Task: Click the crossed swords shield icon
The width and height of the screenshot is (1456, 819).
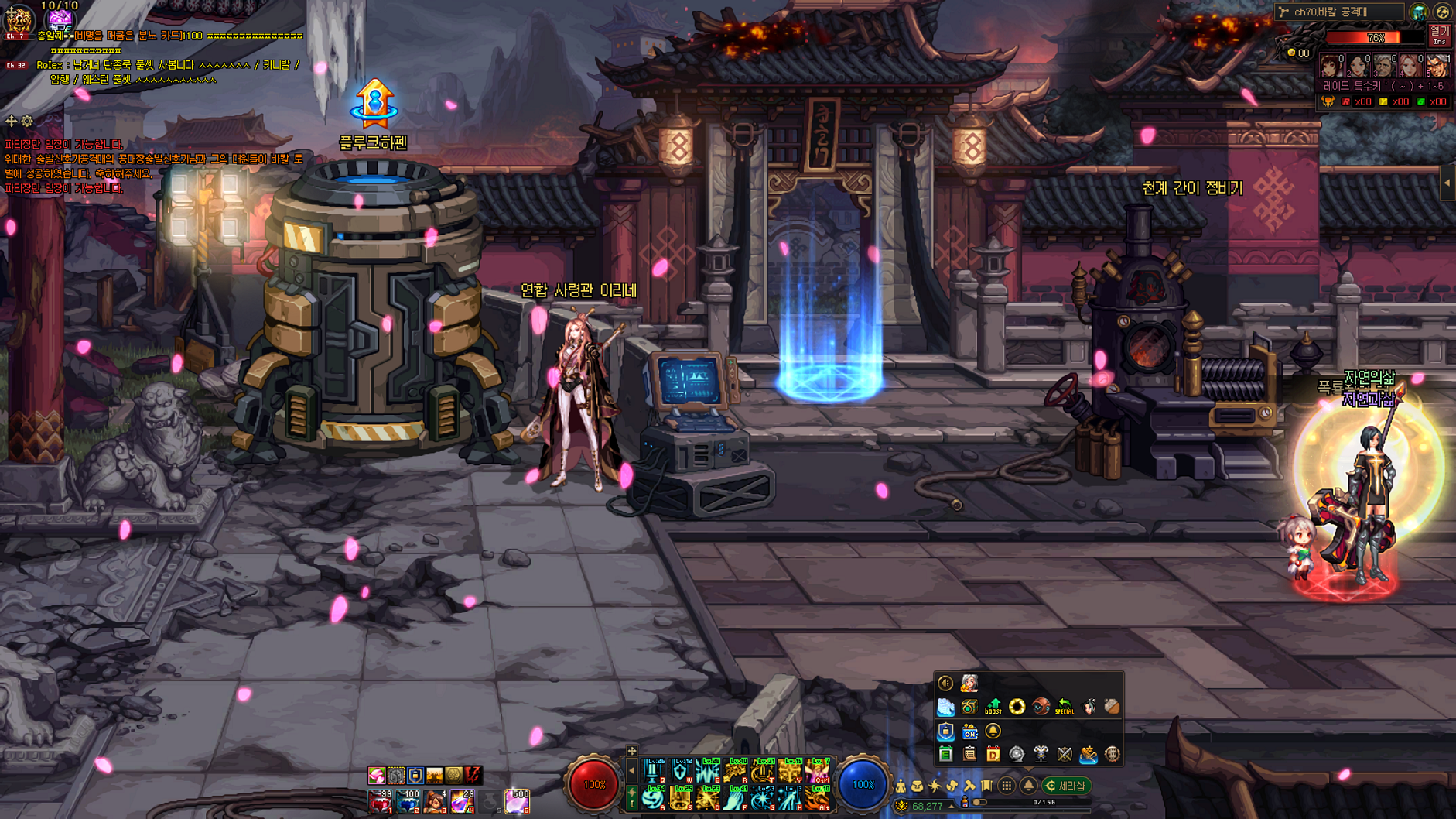Action: coord(1065,754)
